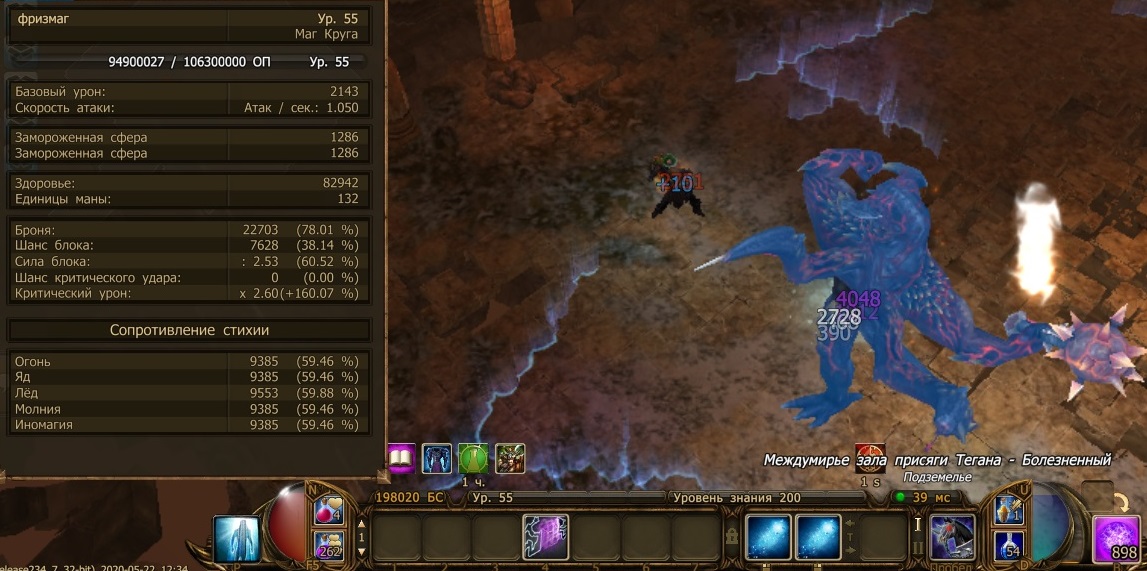This screenshot has height=571, width=1147.
Task: Click the purple book buff icon
Action: coord(401,459)
